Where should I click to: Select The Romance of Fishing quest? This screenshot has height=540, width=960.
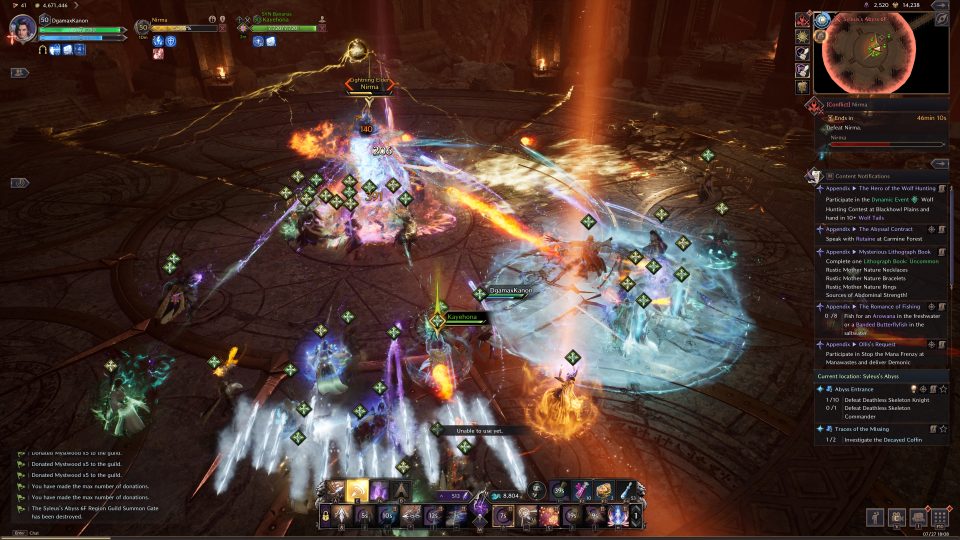pyautogui.click(x=875, y=304)
